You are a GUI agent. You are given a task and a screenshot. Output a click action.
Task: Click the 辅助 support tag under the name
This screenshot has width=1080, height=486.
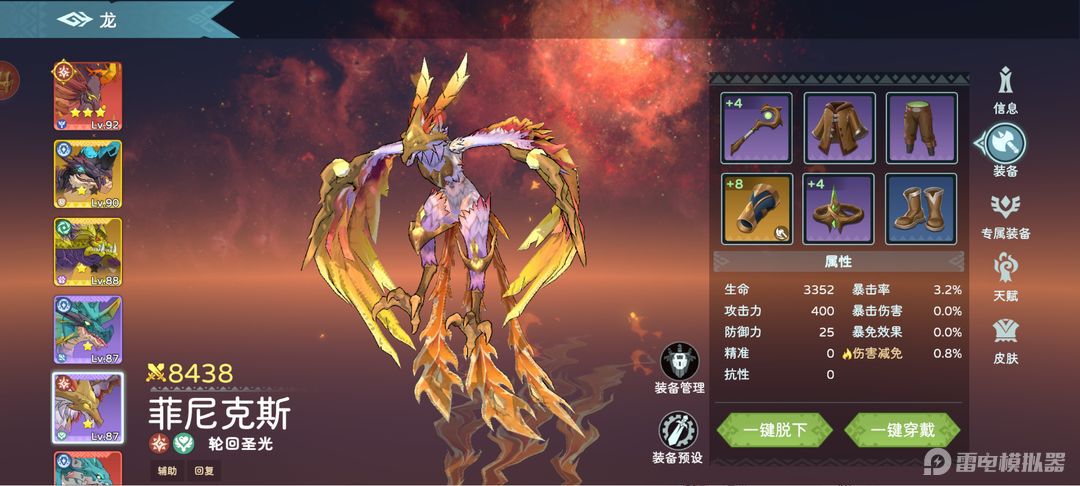166,469
